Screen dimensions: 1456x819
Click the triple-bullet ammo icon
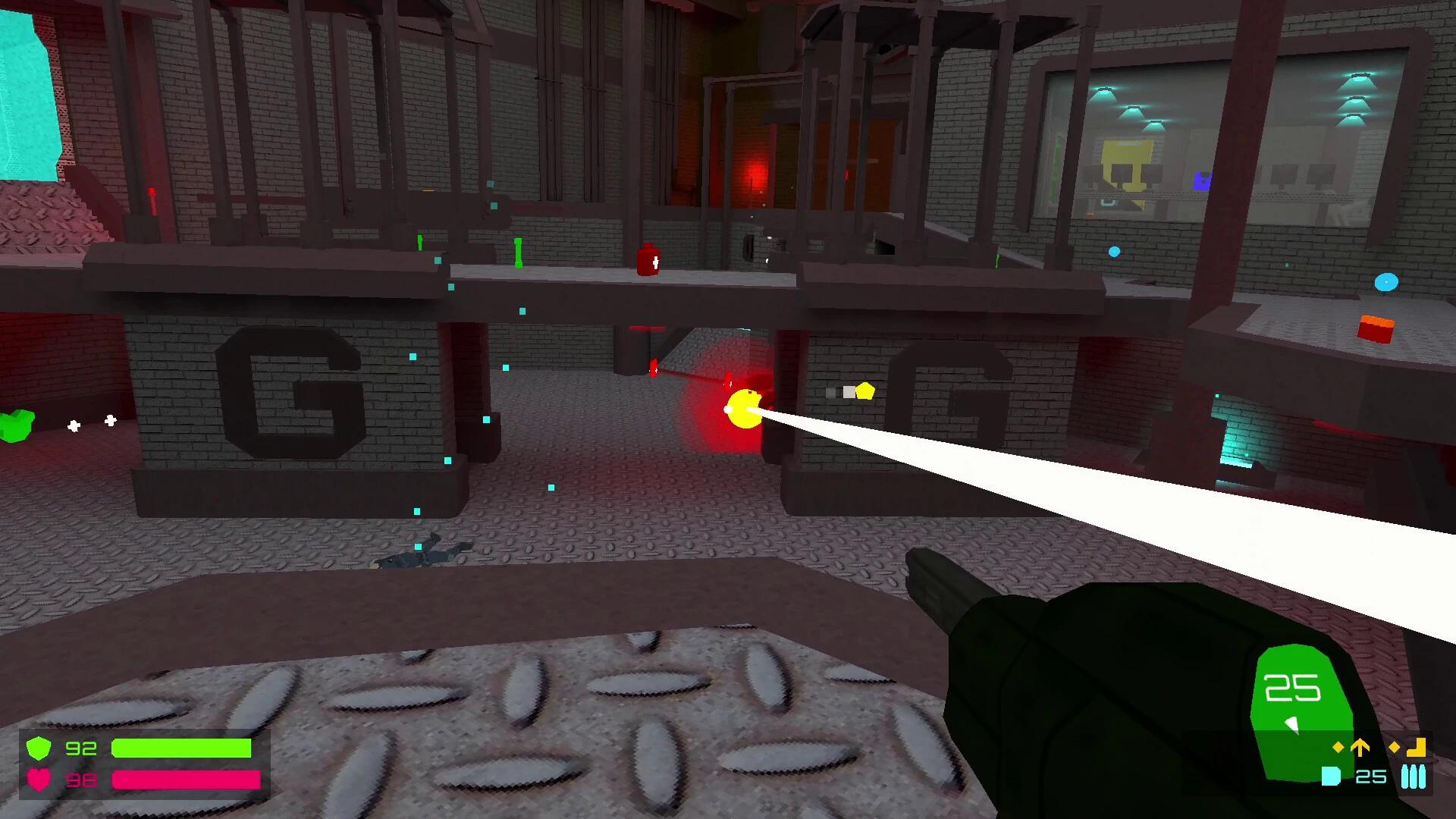[1413, 776]
